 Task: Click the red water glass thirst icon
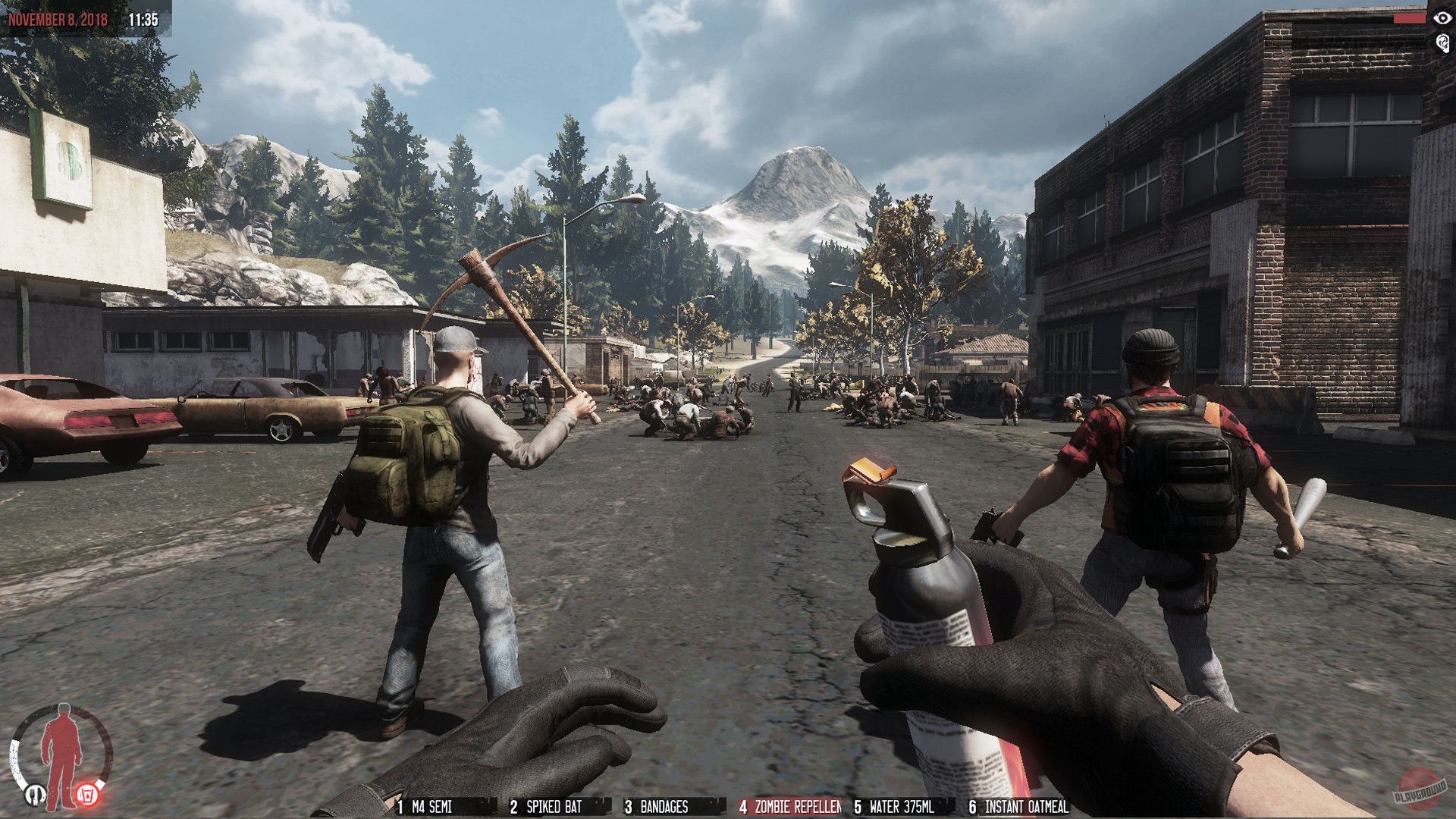tap(87, 795)
